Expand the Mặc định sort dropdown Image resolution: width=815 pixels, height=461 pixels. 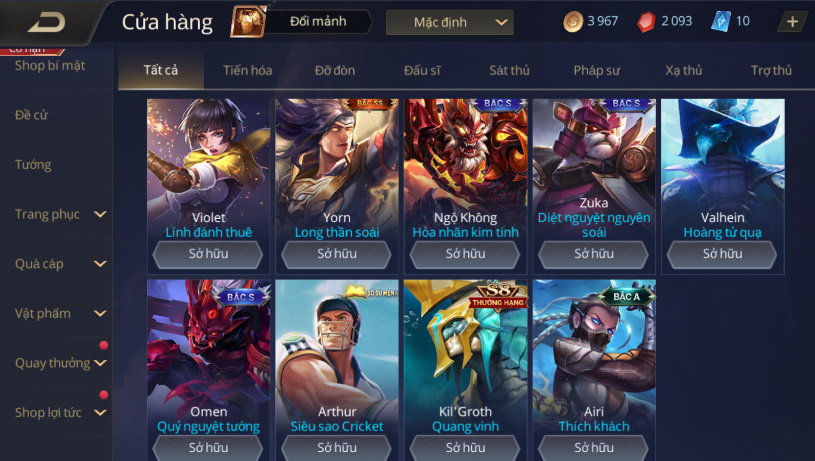(449, 22)
